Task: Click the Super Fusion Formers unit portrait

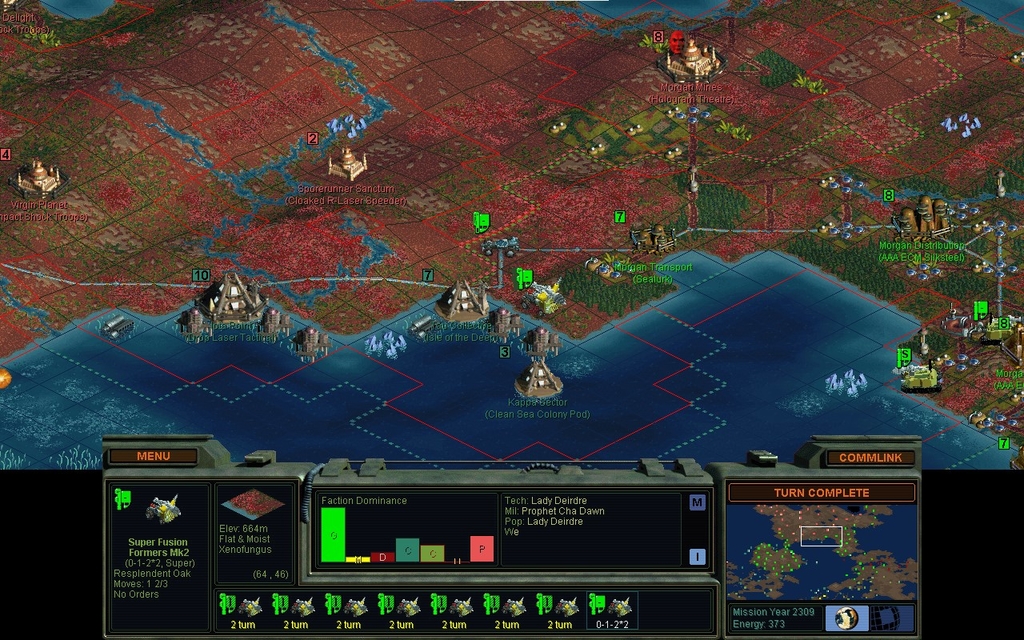Action: (161, 510)
